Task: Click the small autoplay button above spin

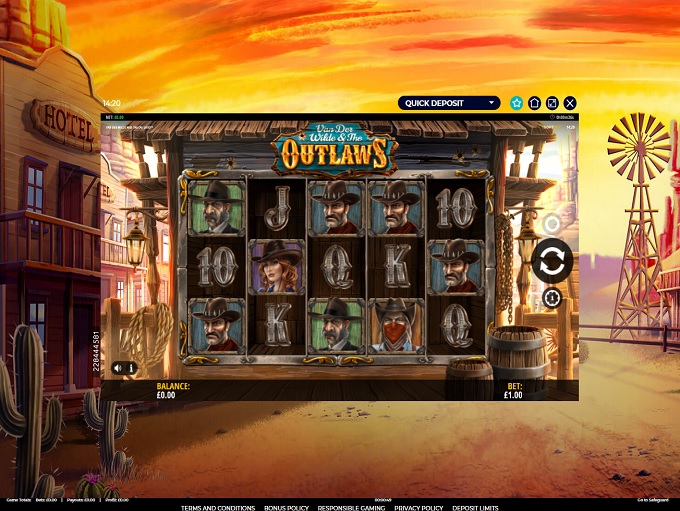Action: (x=552, y=223)
